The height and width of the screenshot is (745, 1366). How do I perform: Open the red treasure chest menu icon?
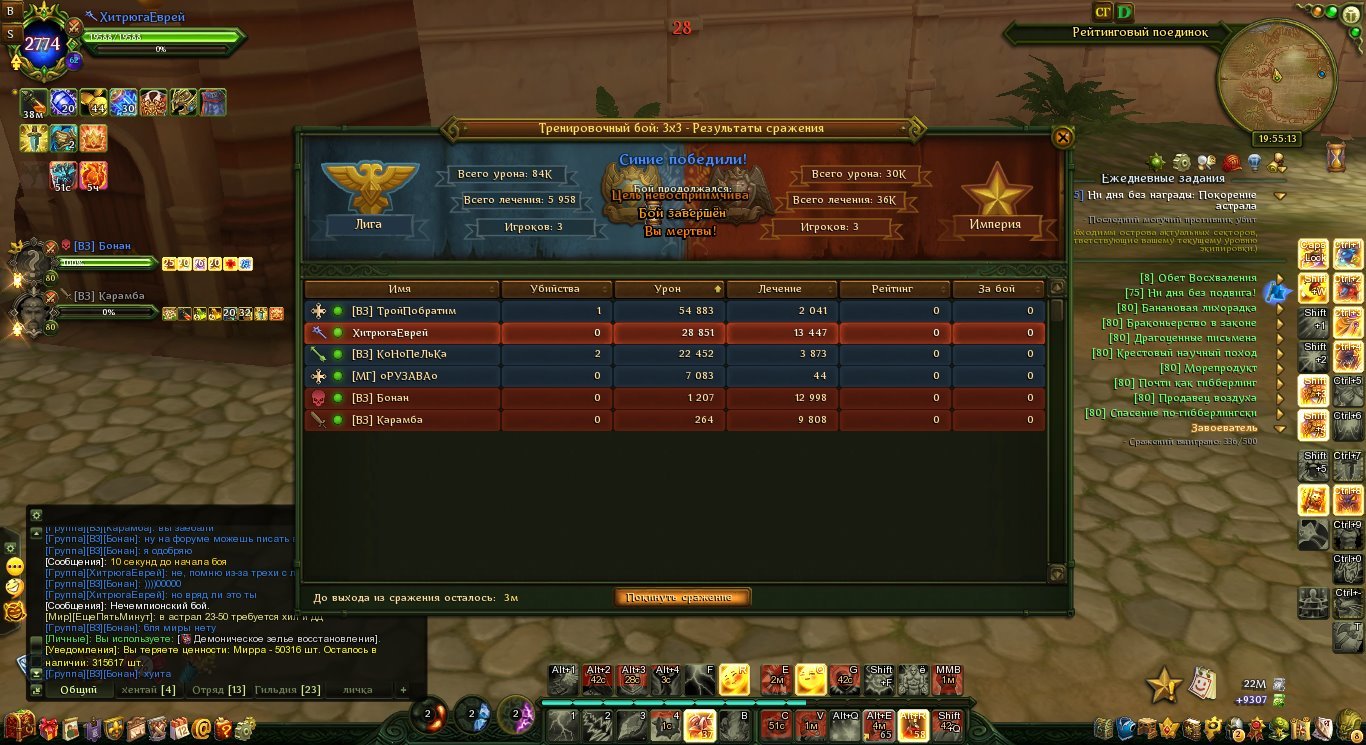[18, 726]
